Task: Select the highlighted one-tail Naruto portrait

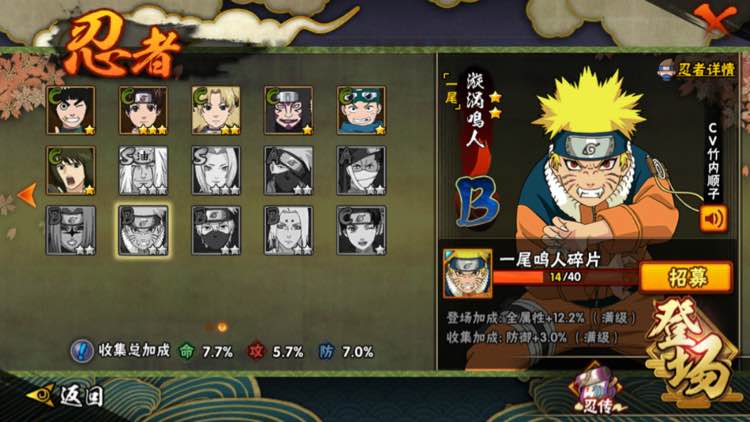Action: click(143, 231)
